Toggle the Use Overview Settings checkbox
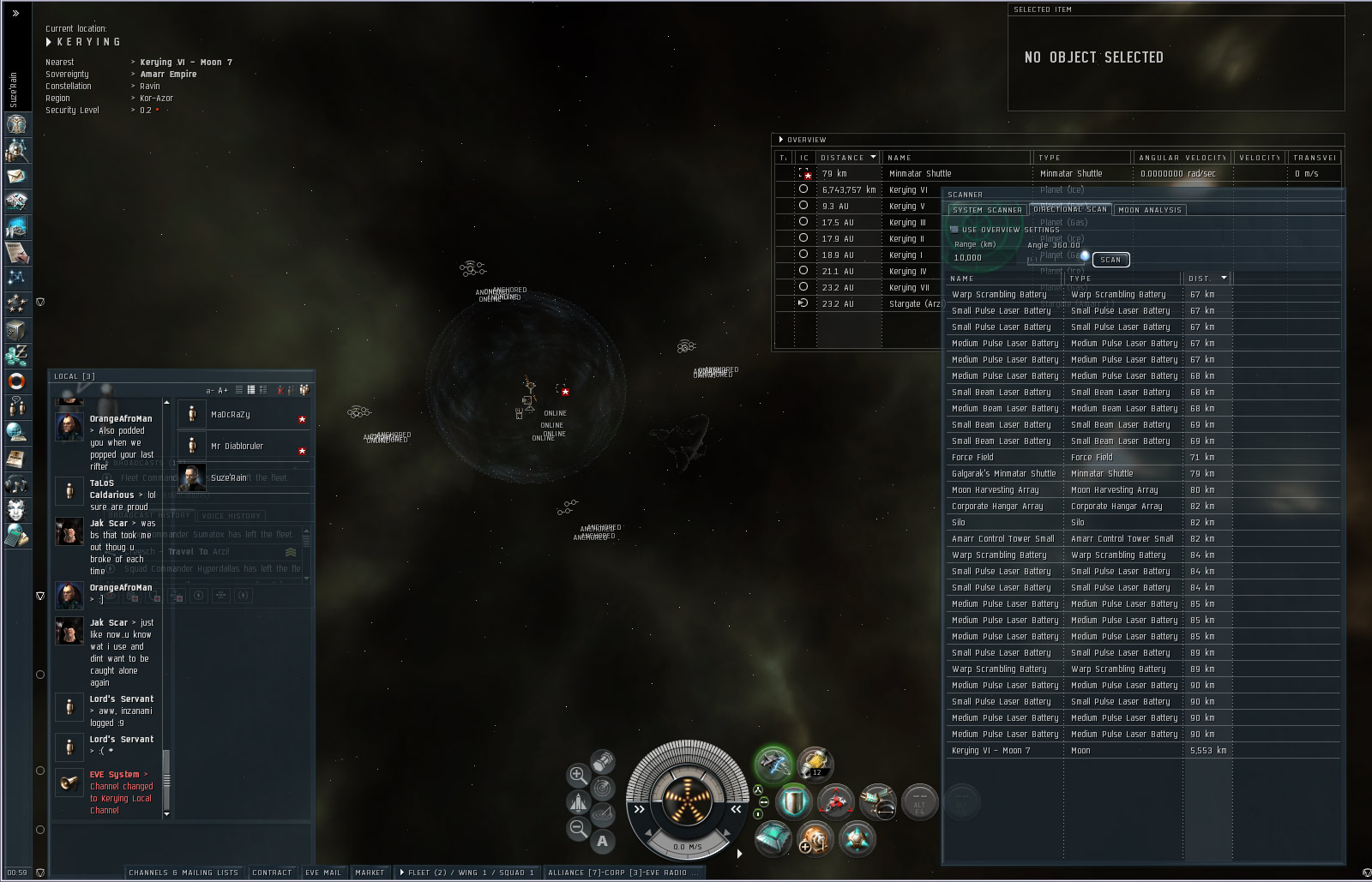The width and height of the screenshot is (1372, 882). pos(954,230)
